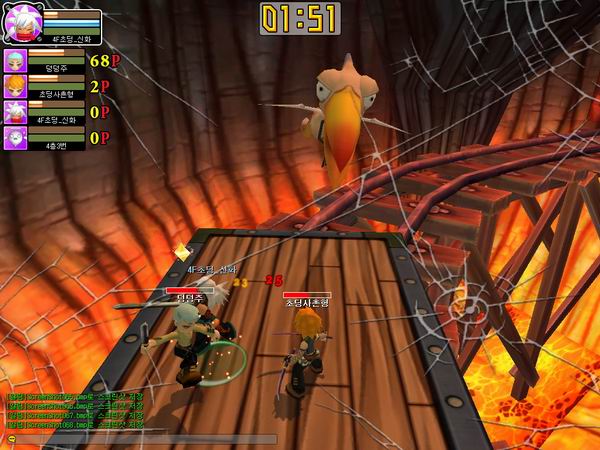Pick the 4층3번 player row
This screenshot has height=450, width=600.
pos(48,138)
